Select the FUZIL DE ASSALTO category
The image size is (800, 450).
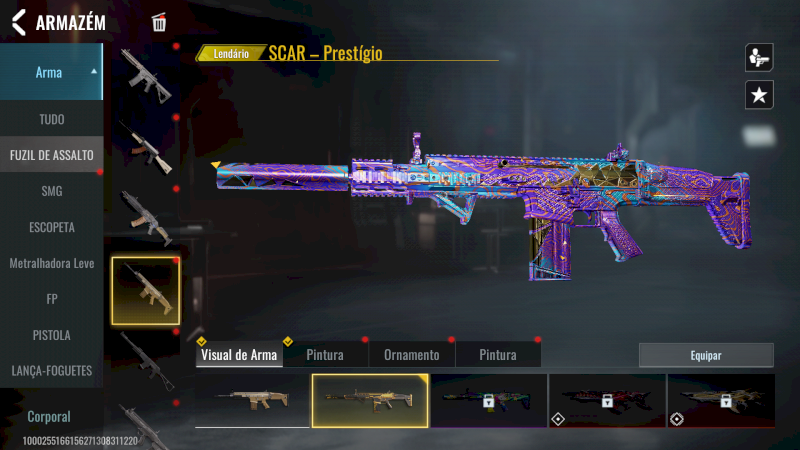(x=51, y=155)
